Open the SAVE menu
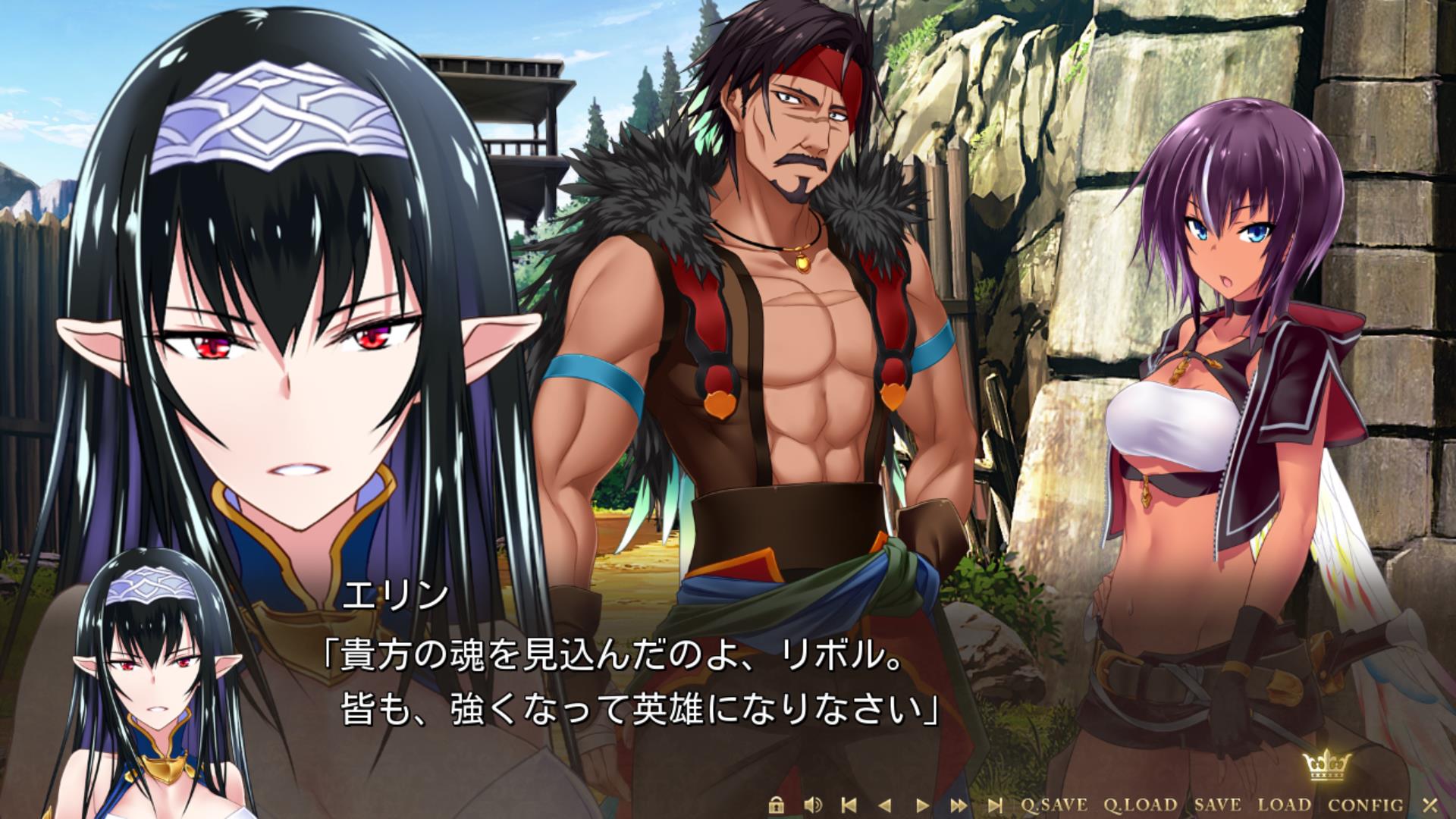Image resolution: width=1456 pixels, height=819 pixels. [1217, 805]
